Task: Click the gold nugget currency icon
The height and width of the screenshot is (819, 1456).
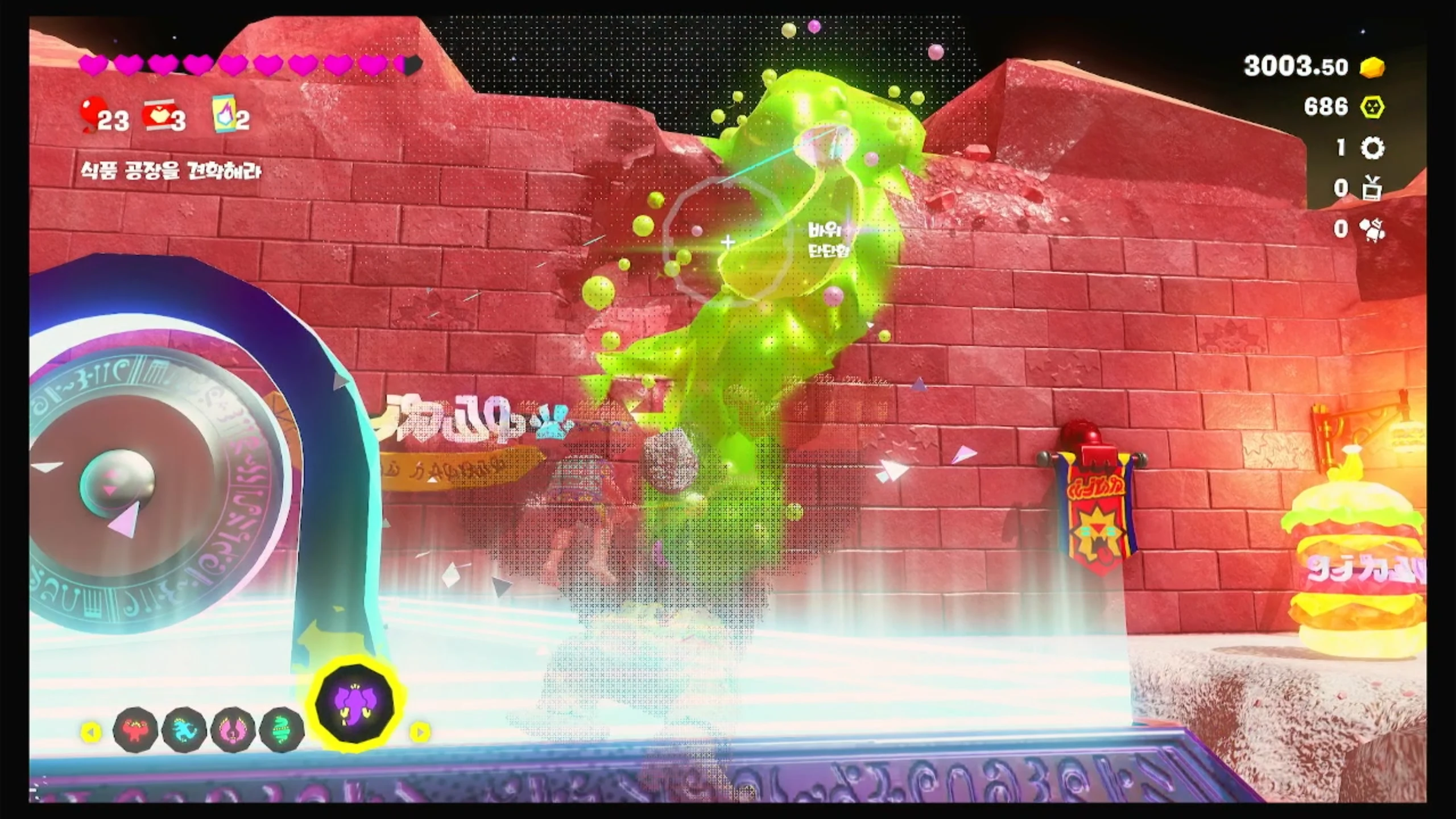Action: click(1372, 68)
